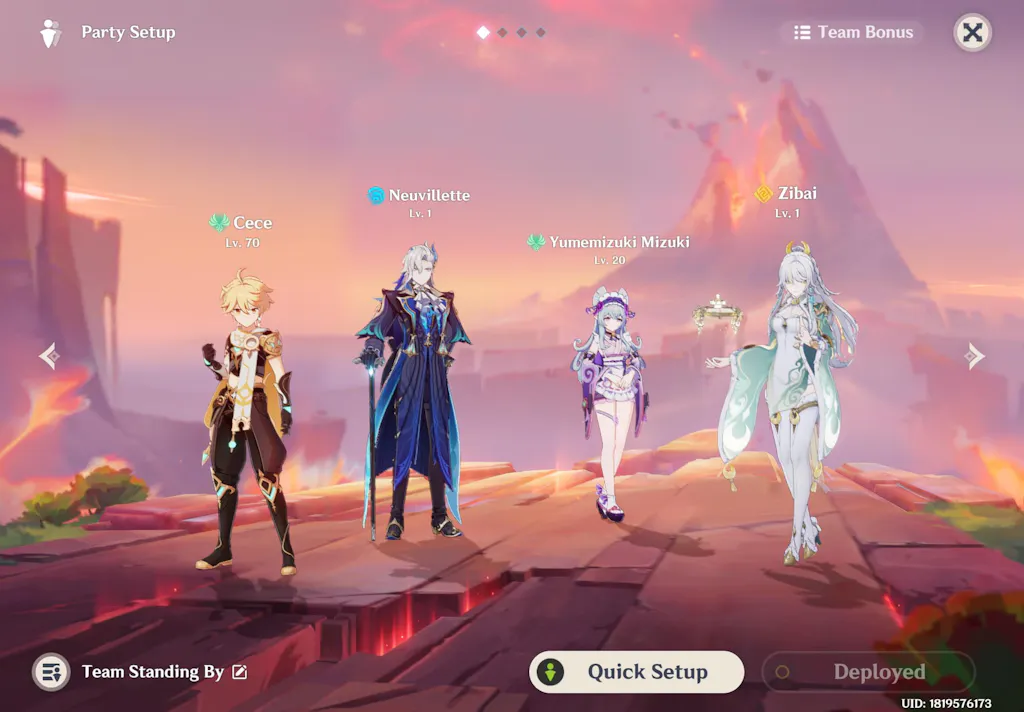Select Yumemizuki Mizuki party member slot
This screenshot has width=1024, height=712.
(608, 410)
